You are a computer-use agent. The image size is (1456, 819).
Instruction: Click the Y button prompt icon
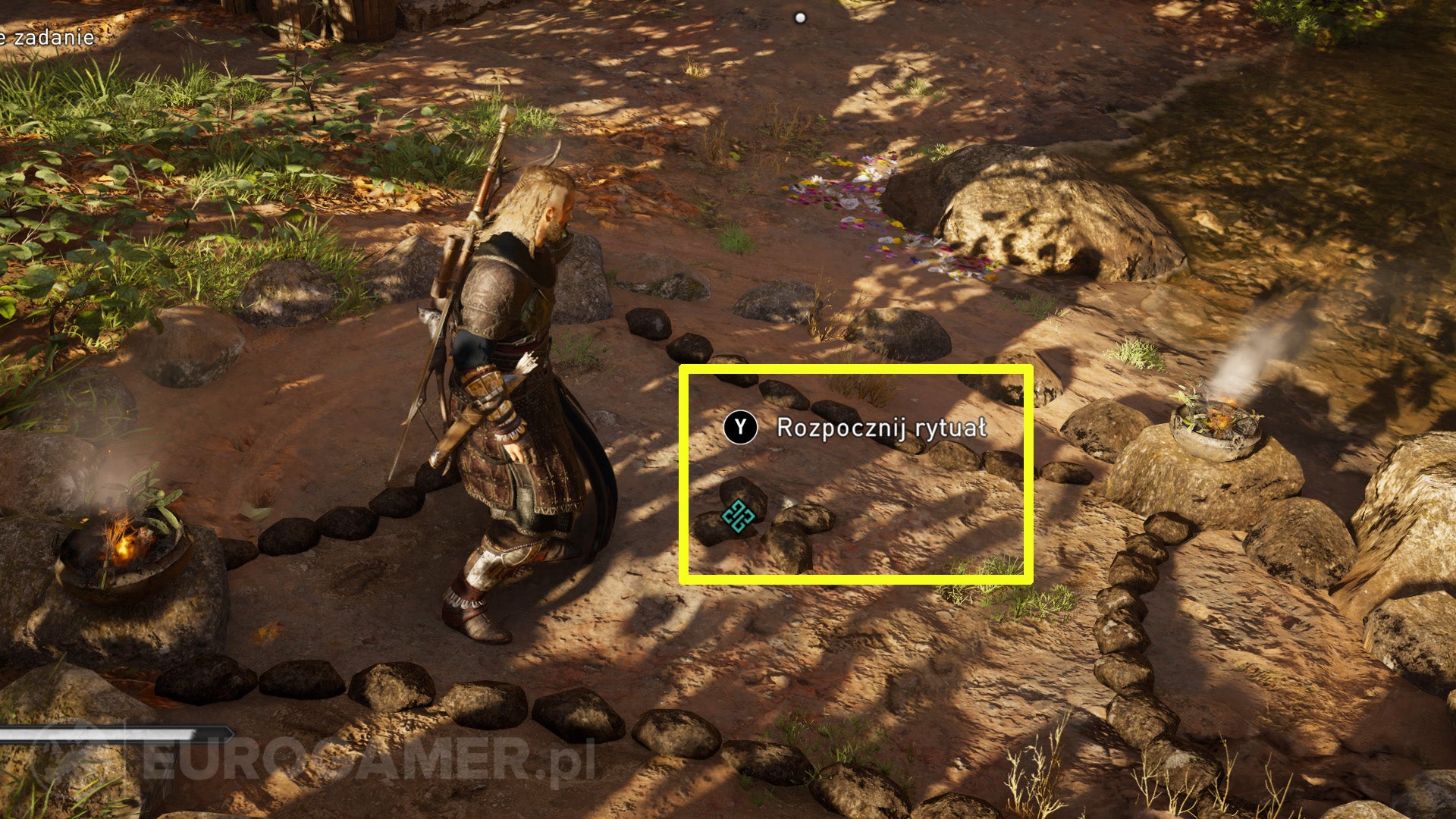coord(741,426)
